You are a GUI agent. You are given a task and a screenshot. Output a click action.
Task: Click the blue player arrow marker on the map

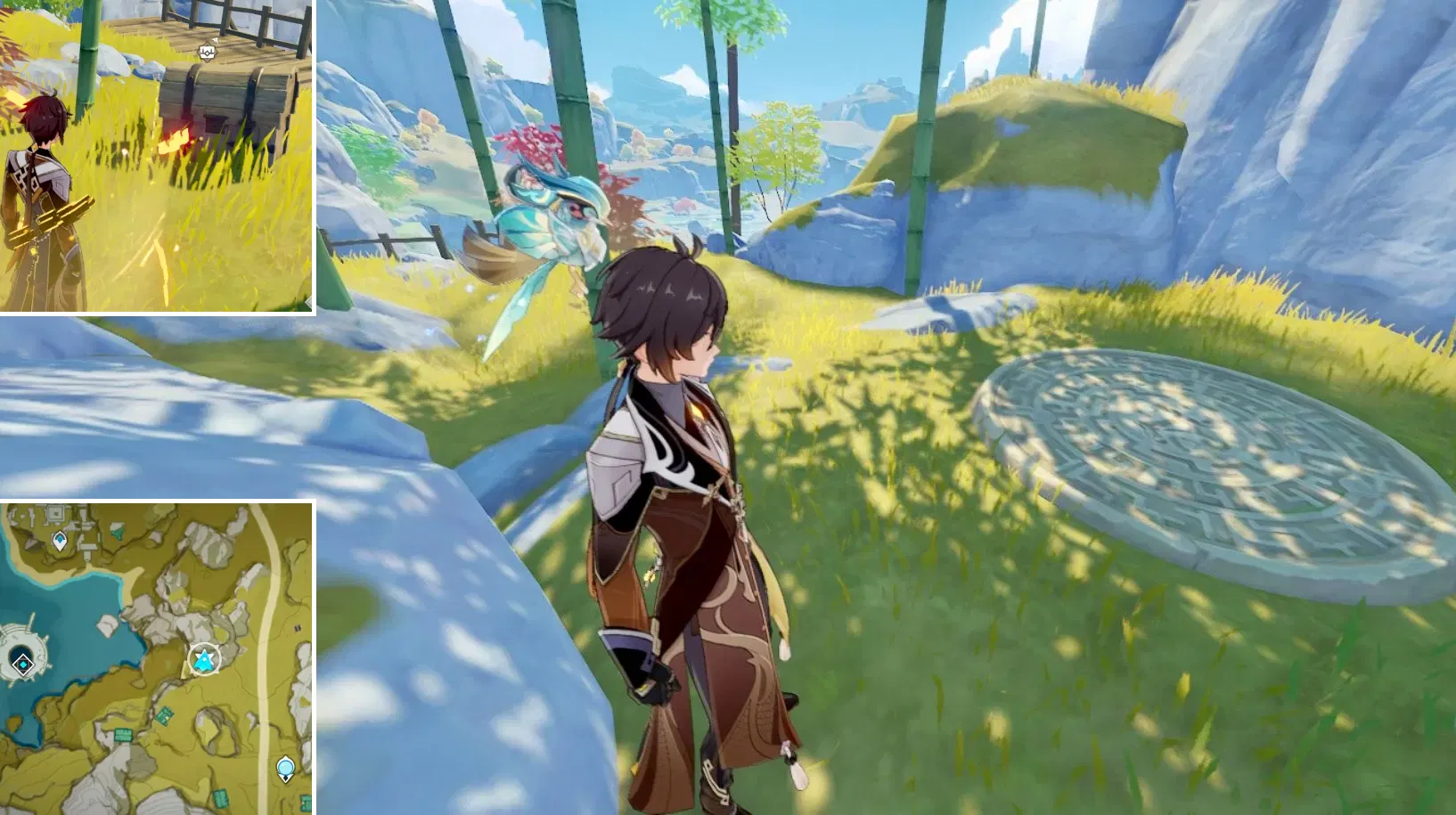(202, 659)
